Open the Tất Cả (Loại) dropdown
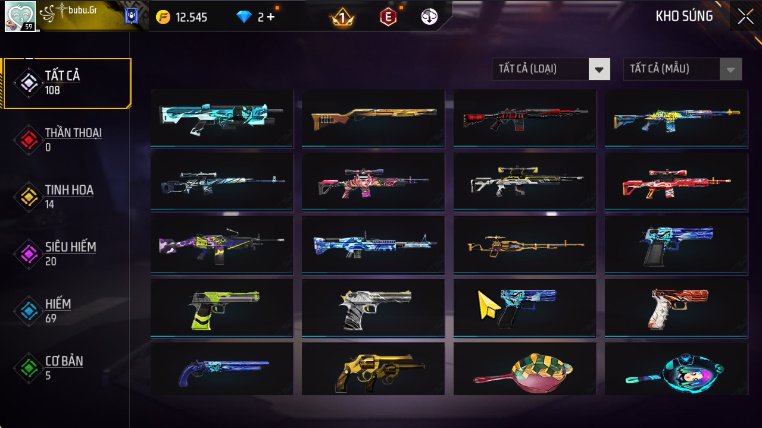762x428 pixels. [x=551, y=69]
